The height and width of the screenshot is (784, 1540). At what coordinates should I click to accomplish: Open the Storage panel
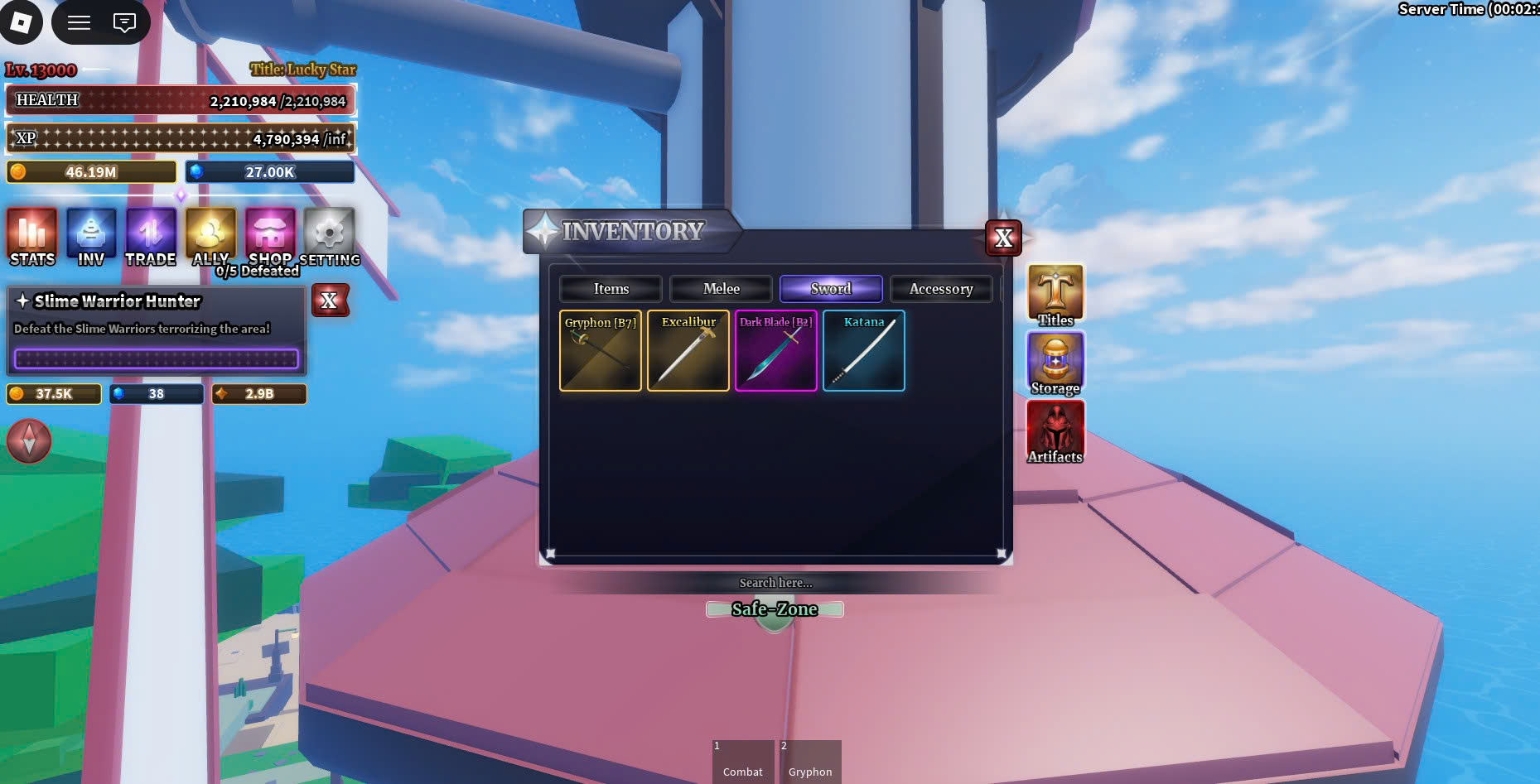[x=1055, y=363]
